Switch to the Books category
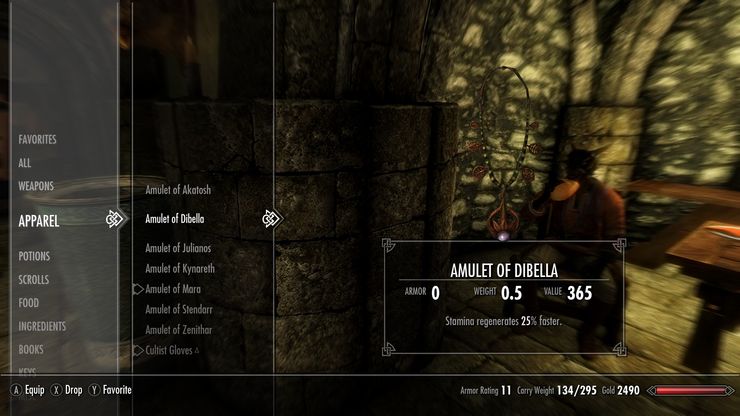Image resolution: width=740 pixels, height=416 pixels. (32, 350)
